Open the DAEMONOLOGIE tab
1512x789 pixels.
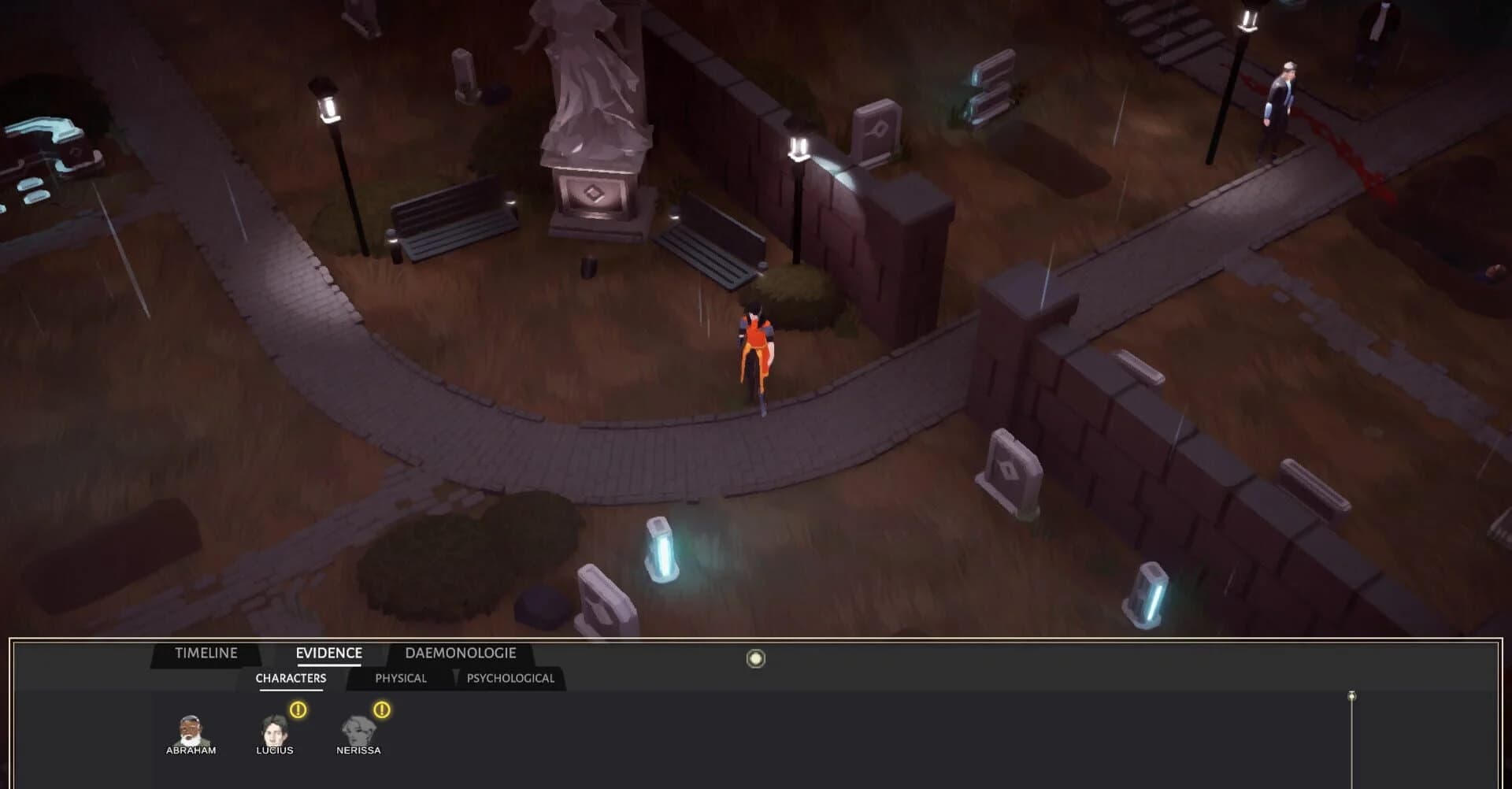(460, 653)
